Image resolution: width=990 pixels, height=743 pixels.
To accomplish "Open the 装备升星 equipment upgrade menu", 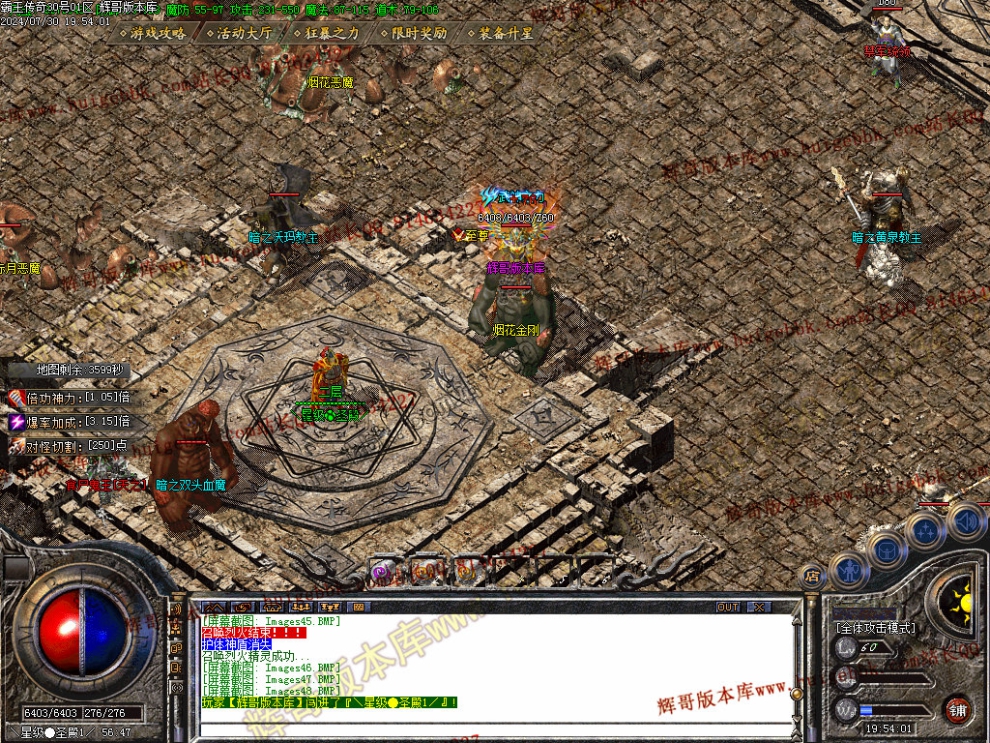I will [x=500, y=33].
